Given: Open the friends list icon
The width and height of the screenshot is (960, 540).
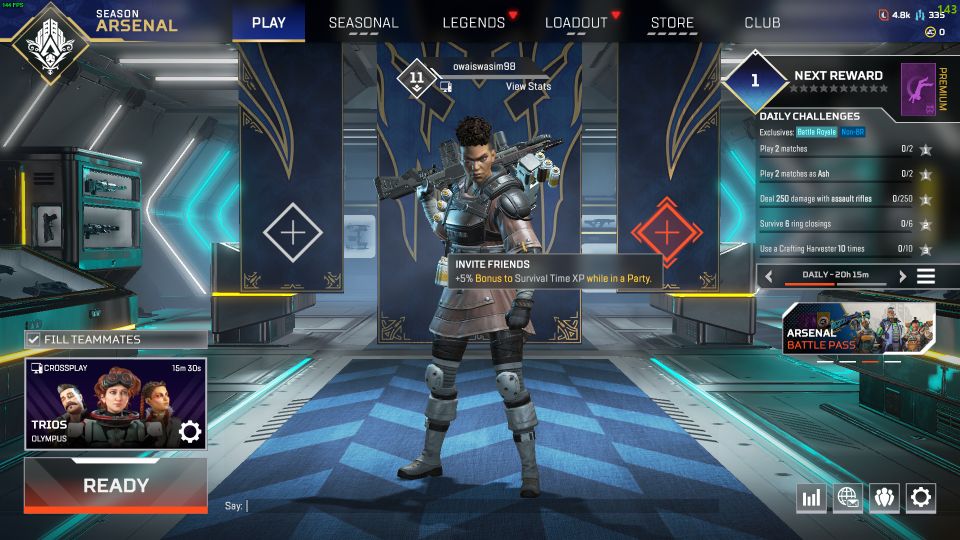Looking at the screenshot, I should (884, 497).
